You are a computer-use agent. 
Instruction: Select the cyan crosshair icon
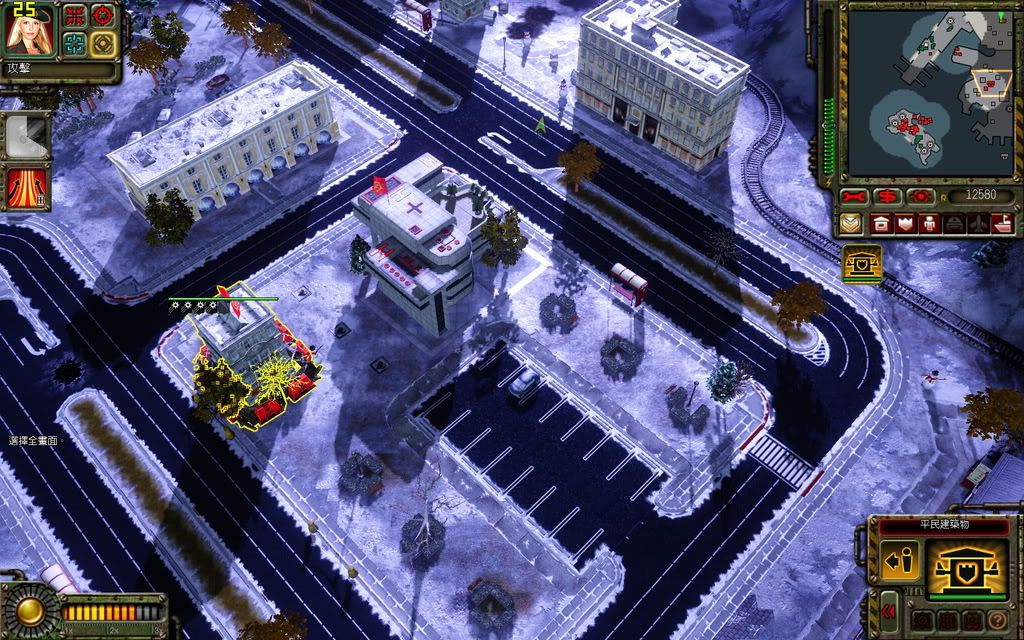coord(75,43)
